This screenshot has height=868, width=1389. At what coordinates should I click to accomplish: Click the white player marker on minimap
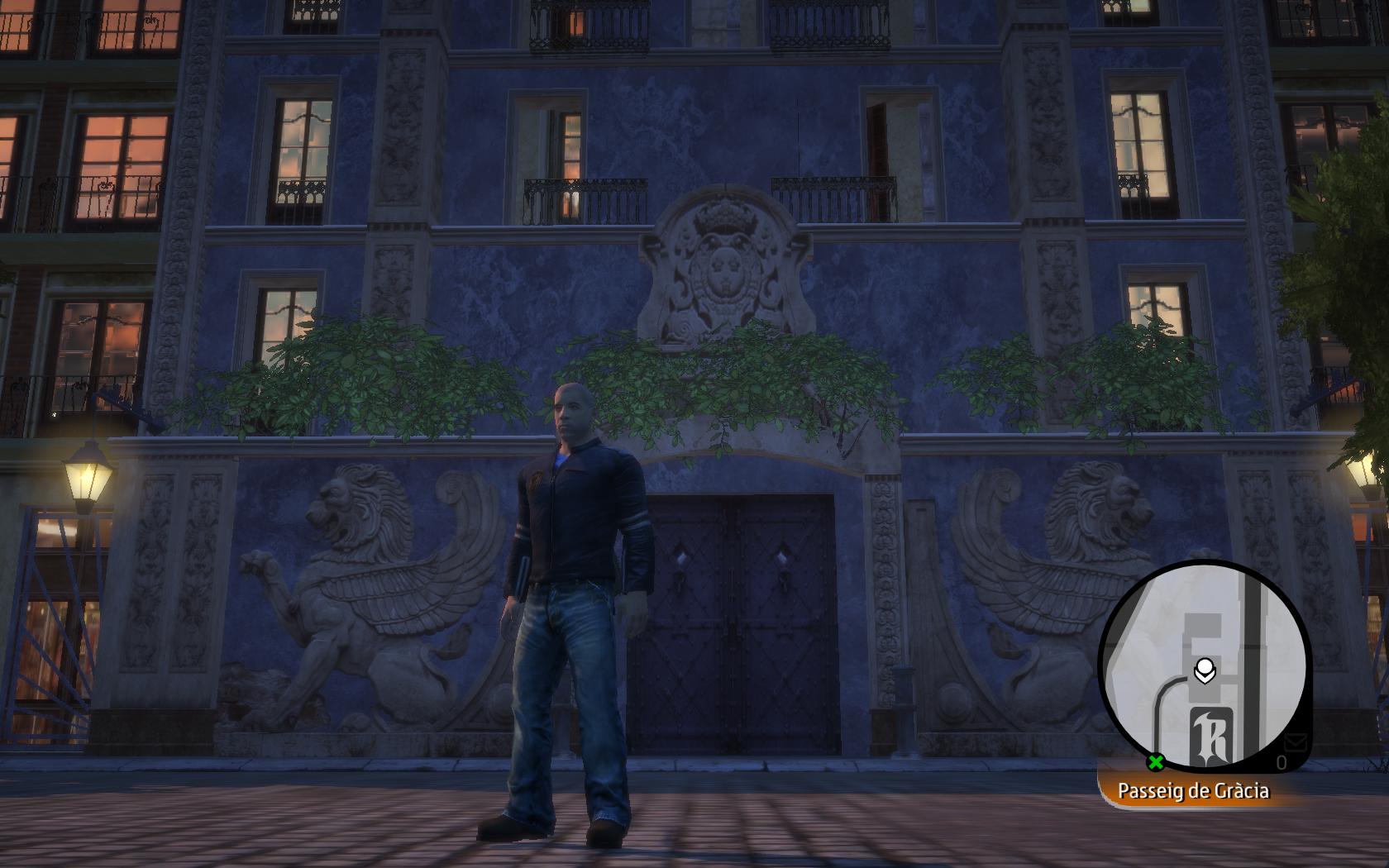[x=1205, y=670]
